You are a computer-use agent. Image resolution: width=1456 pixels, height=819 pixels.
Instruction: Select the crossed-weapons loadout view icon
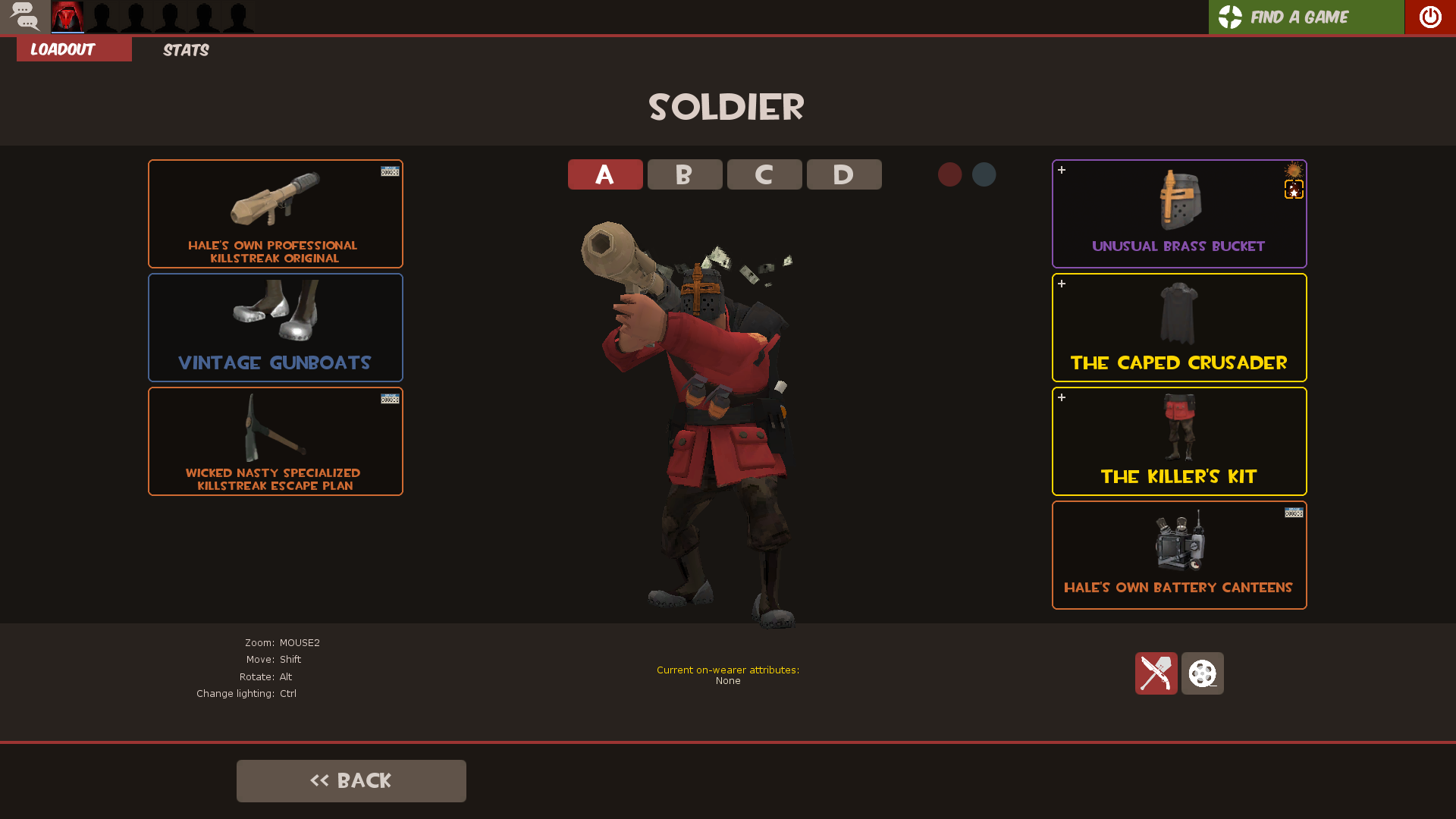click(1156, 673)
